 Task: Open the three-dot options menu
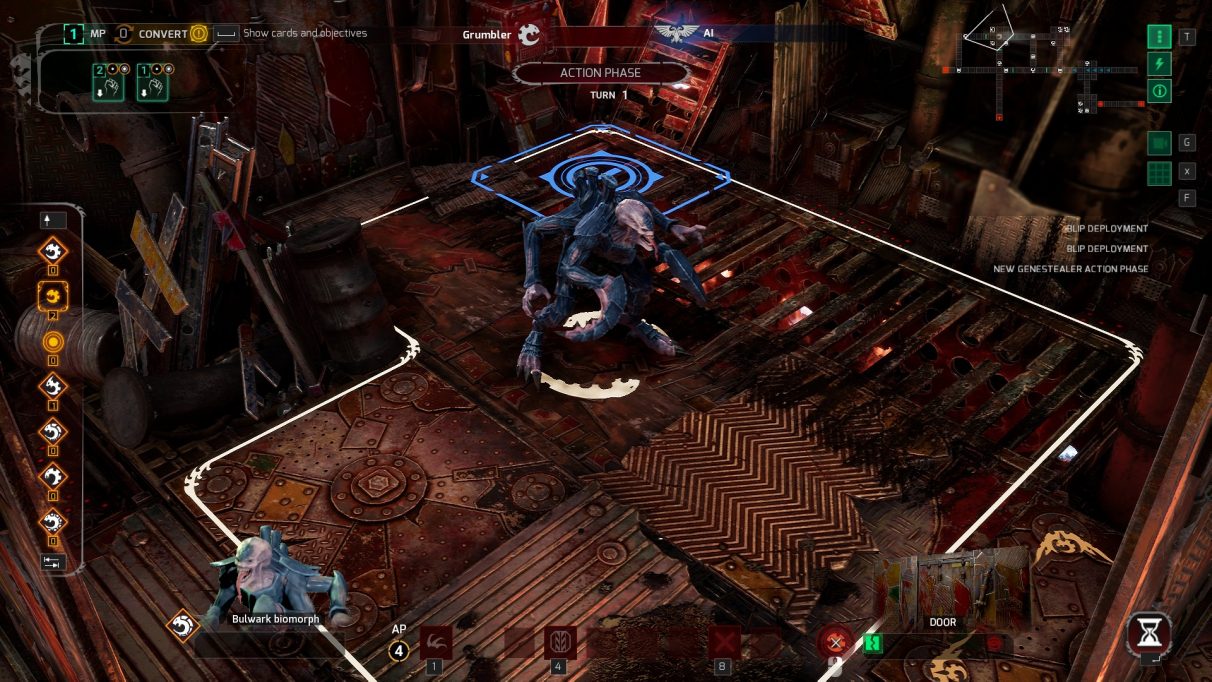tap(1159, 37)
